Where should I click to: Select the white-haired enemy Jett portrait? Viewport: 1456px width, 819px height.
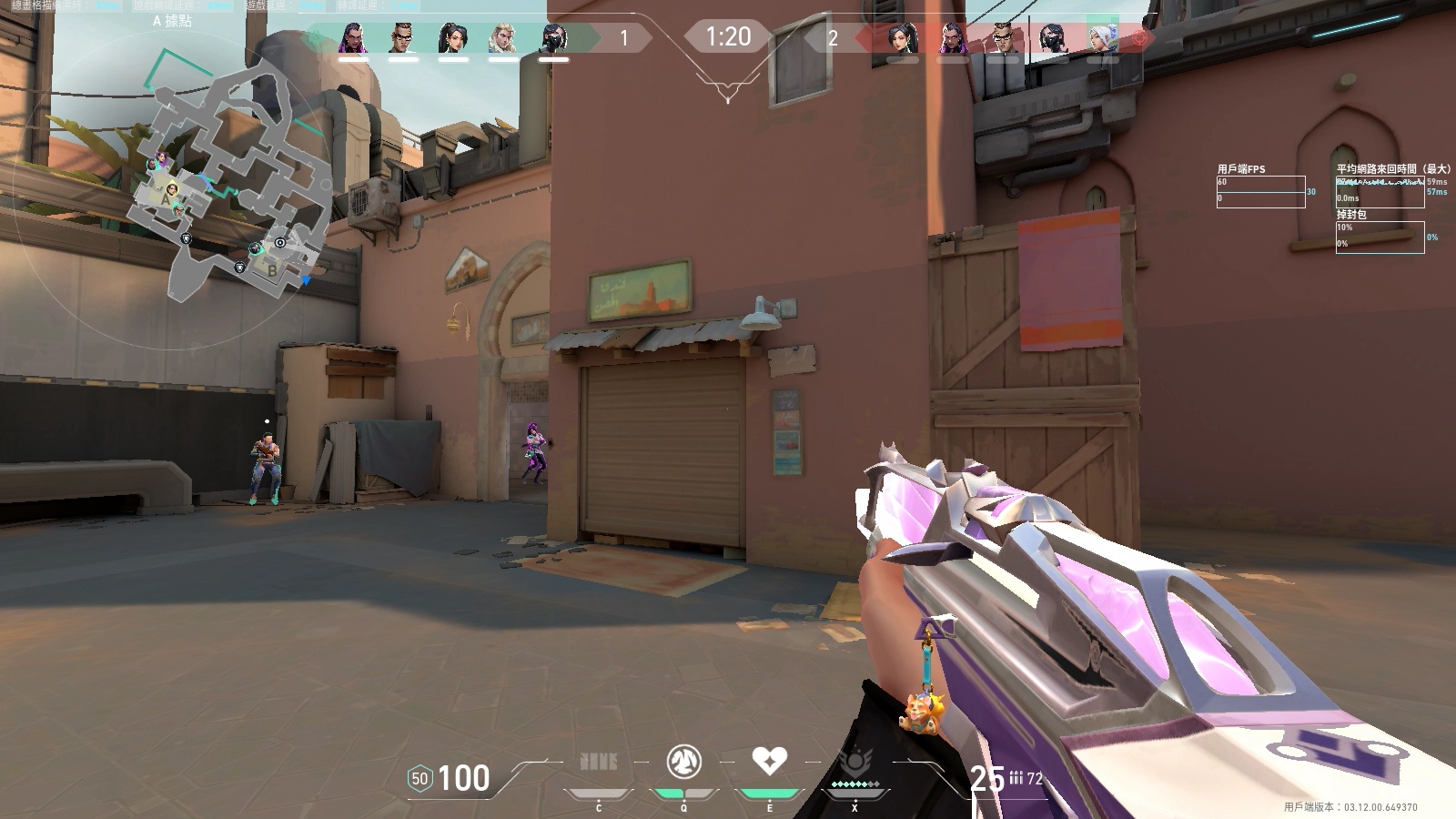(1103, 38)
